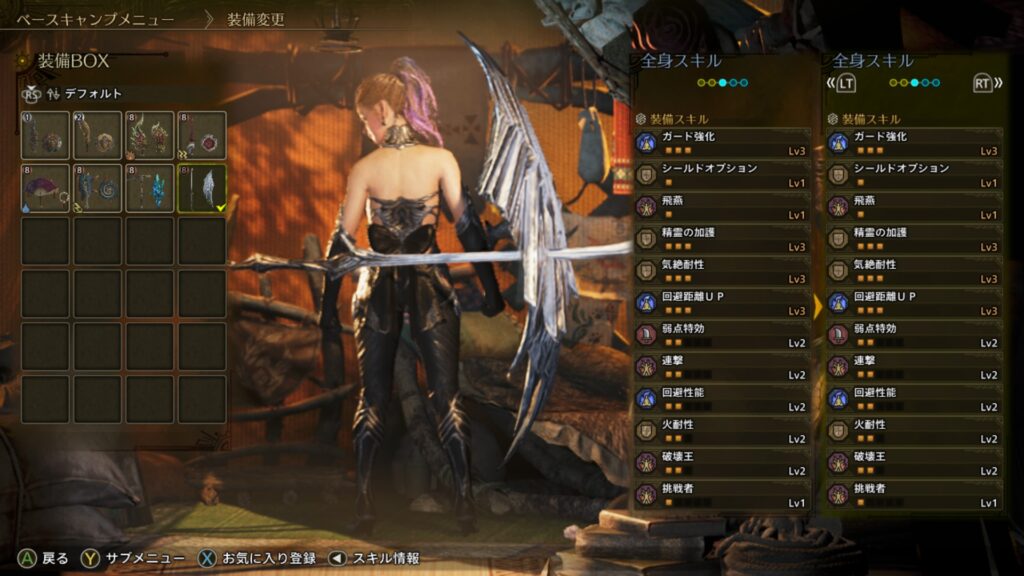Select the ice-blue crystal lance slot
The width and height of the screenshot is (1024, 576).
coord(149,188)
